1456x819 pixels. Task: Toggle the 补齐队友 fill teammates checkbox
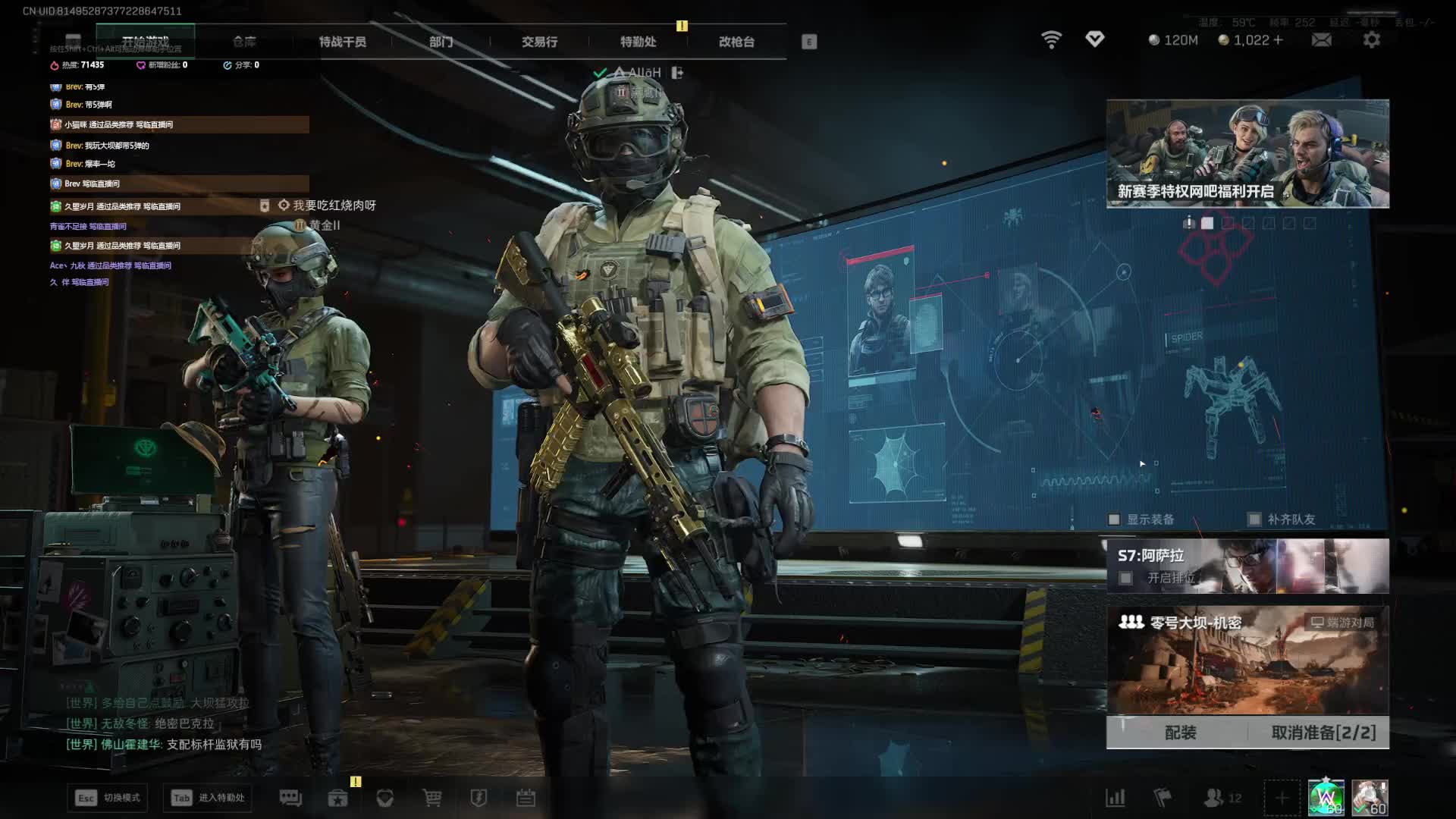tap(1254, 519)
